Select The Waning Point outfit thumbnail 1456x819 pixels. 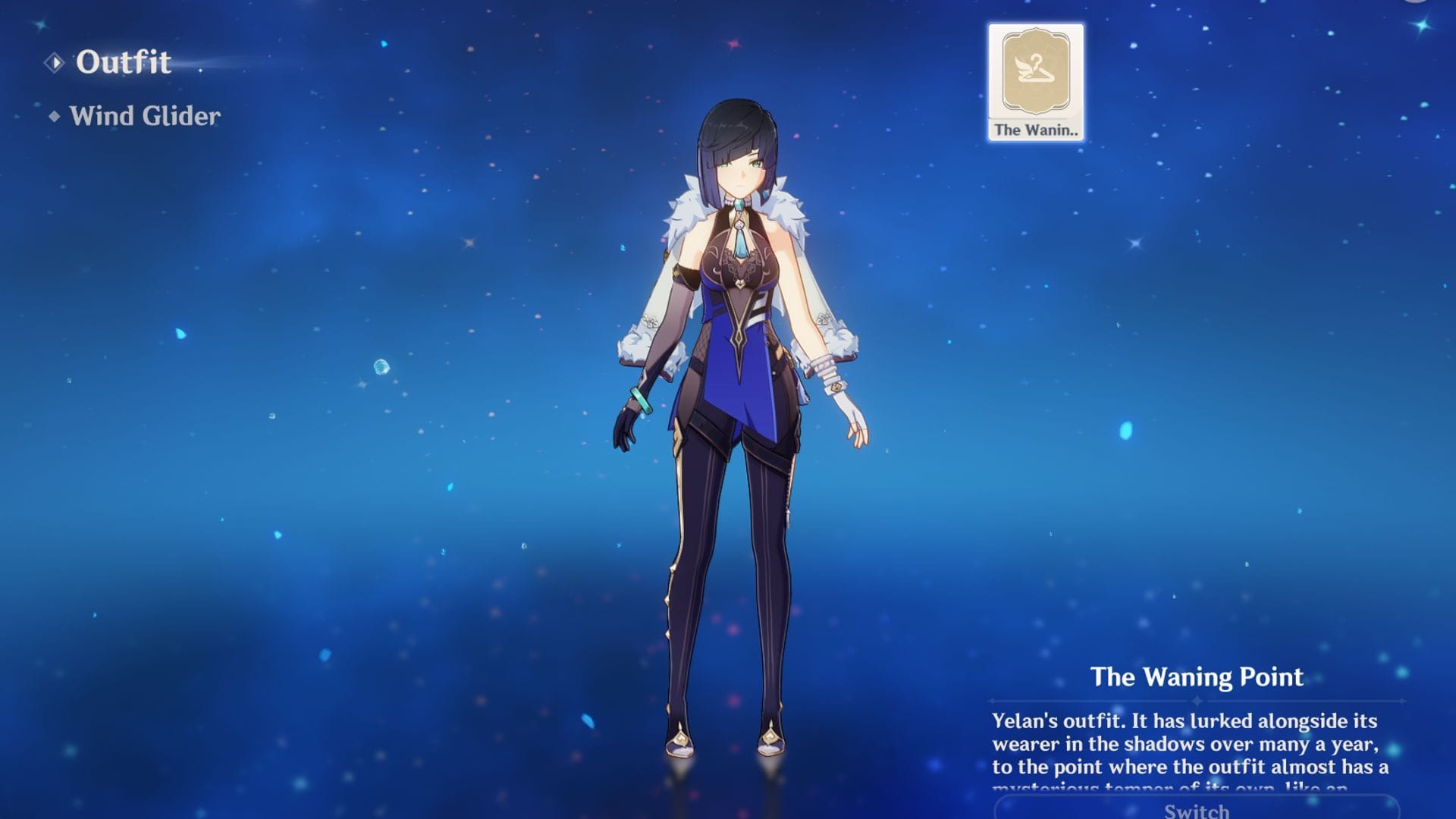(1035, 82)
